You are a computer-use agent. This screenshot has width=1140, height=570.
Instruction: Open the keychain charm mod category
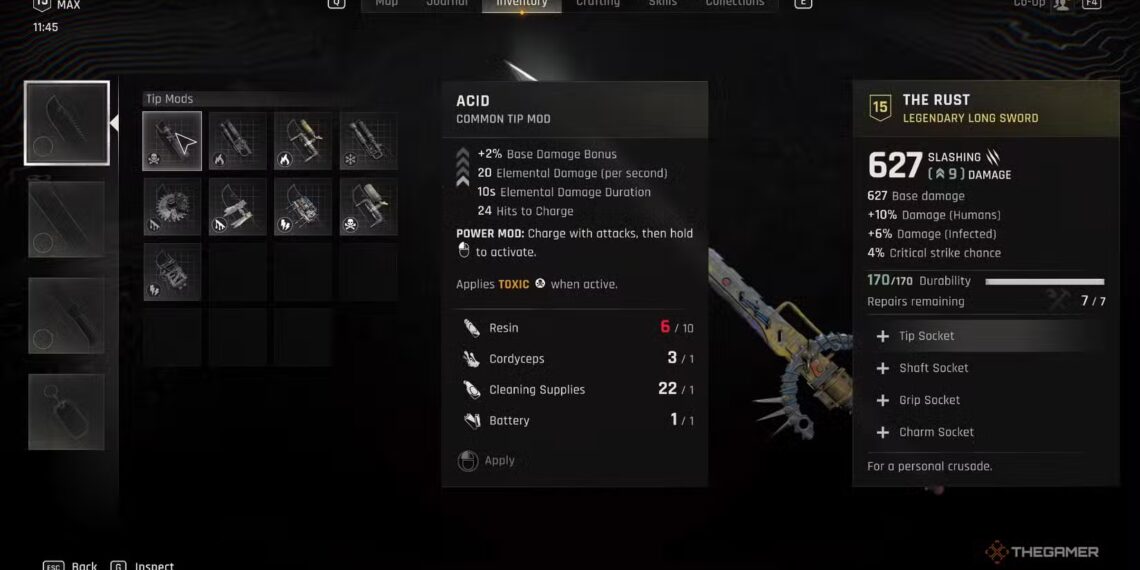[67, 411]
